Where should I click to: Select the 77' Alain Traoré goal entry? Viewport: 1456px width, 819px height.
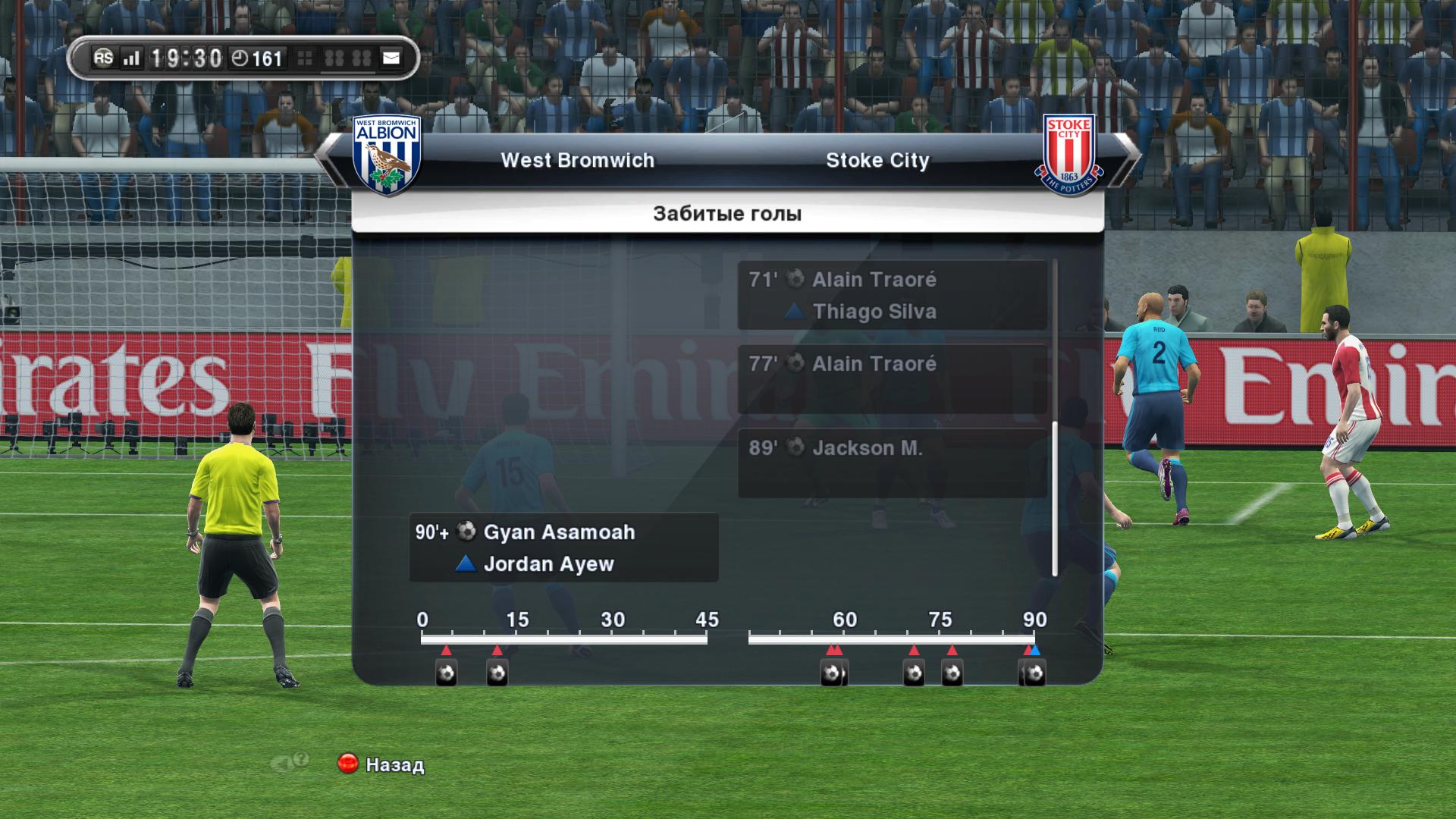892,379
